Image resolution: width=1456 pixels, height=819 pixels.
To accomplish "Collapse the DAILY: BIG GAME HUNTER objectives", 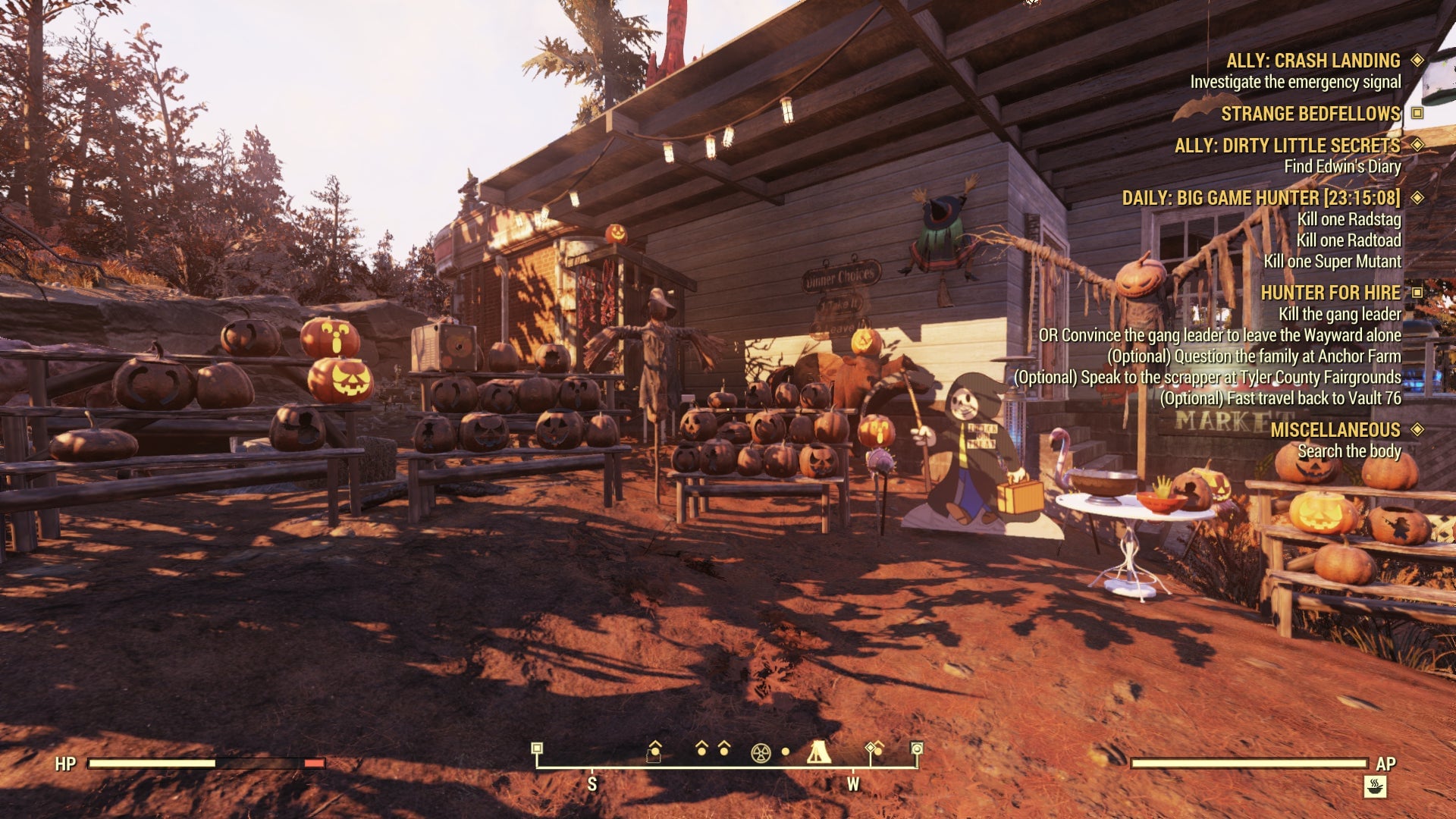I will pos(1417,198).
